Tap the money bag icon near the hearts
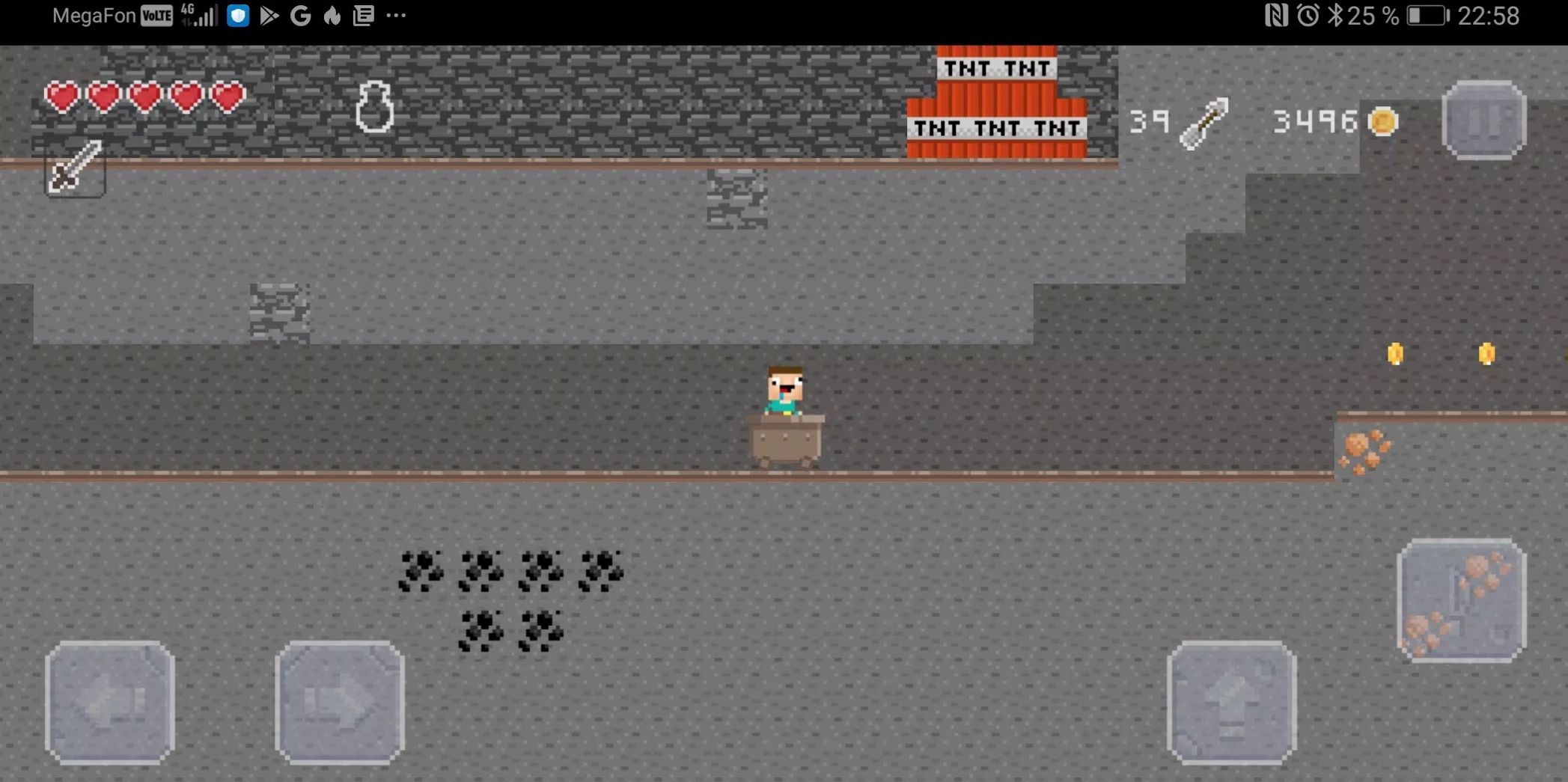Screen dimensions: 1568x782 pos(375,106)
